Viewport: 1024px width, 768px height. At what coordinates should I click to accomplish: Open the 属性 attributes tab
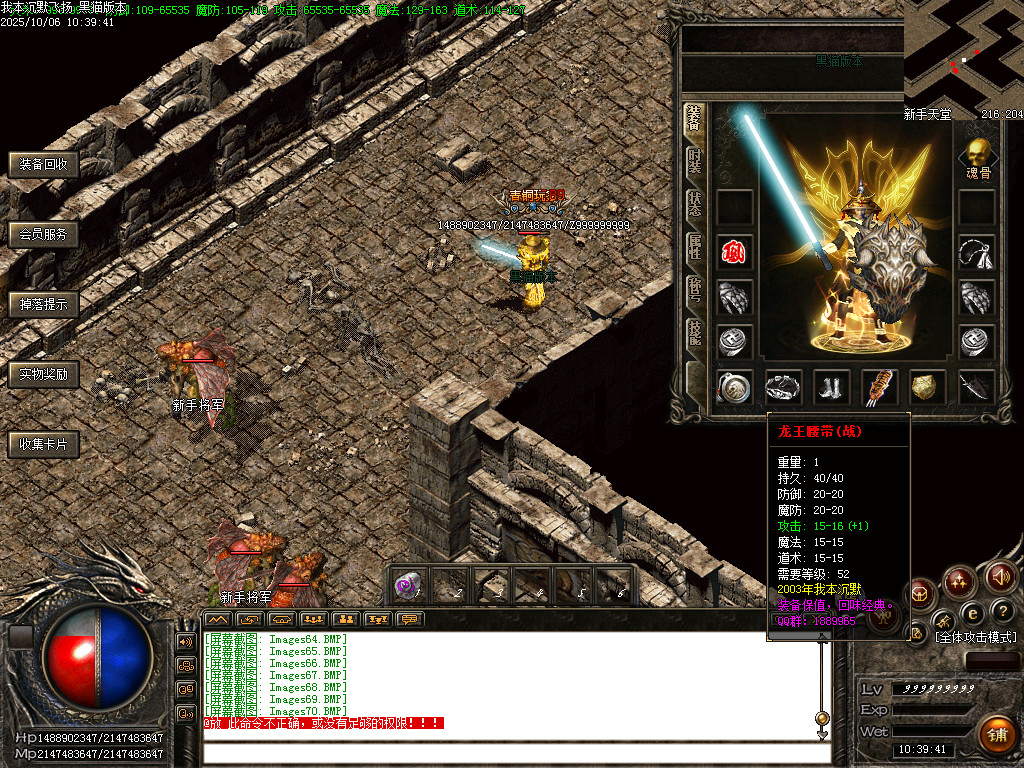(x=694, y=247)
